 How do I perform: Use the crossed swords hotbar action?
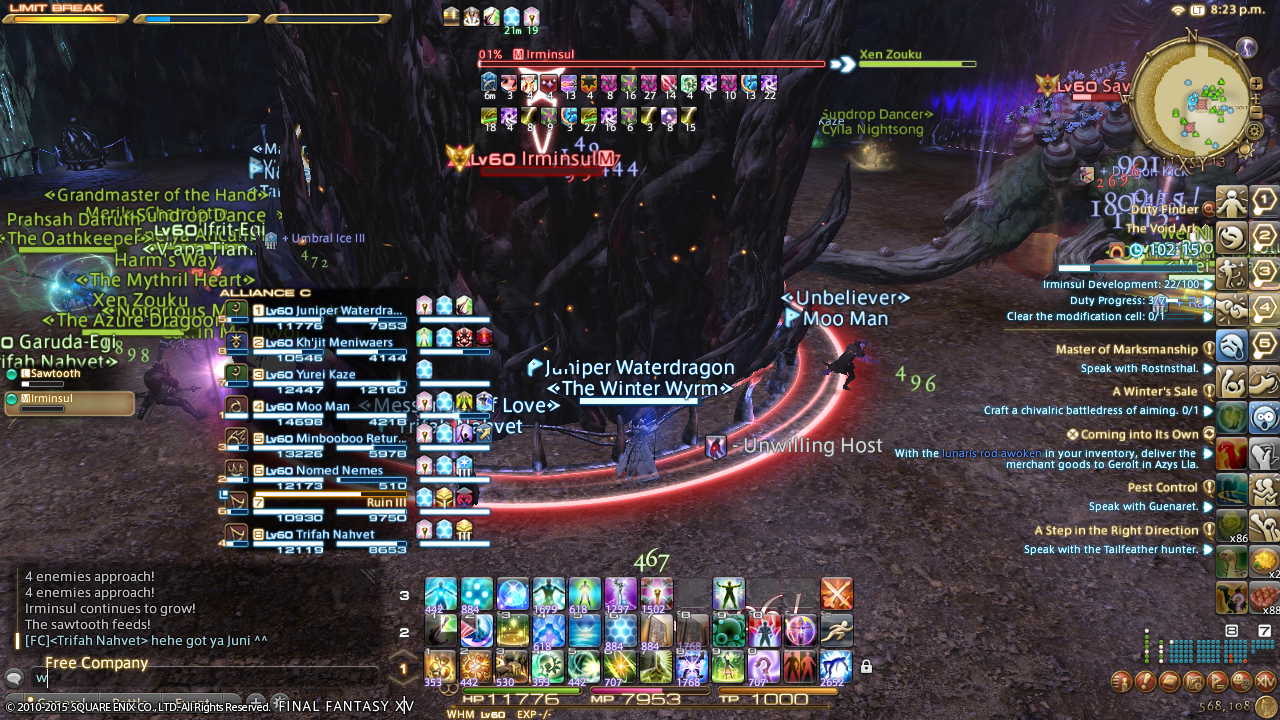coord(836,594)
